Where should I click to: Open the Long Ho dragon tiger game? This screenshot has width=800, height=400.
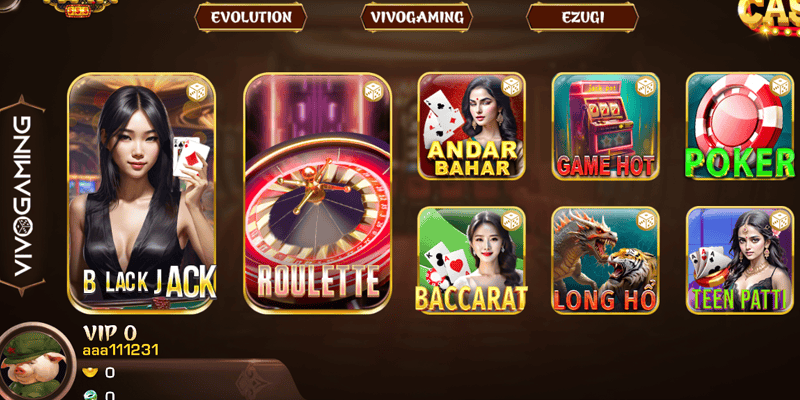point(605,260)
